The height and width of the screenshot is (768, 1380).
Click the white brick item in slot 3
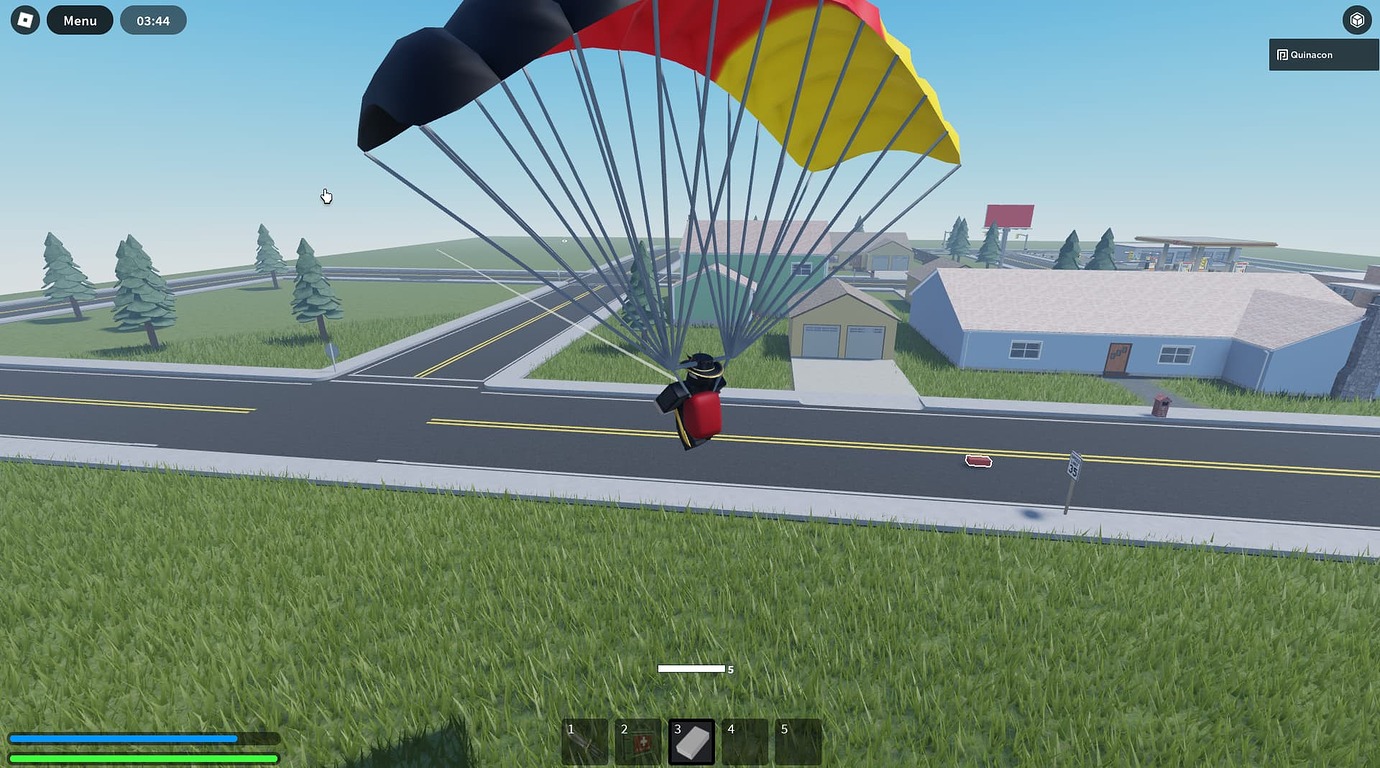(693, 741)
